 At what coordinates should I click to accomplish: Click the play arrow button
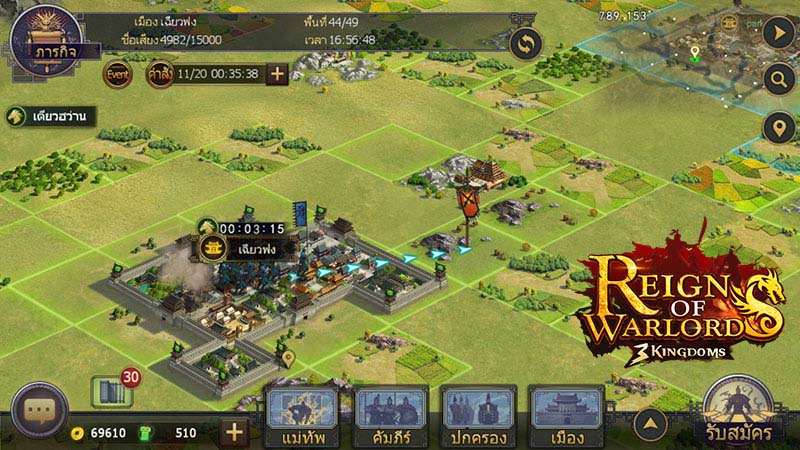tap(777, 31)
